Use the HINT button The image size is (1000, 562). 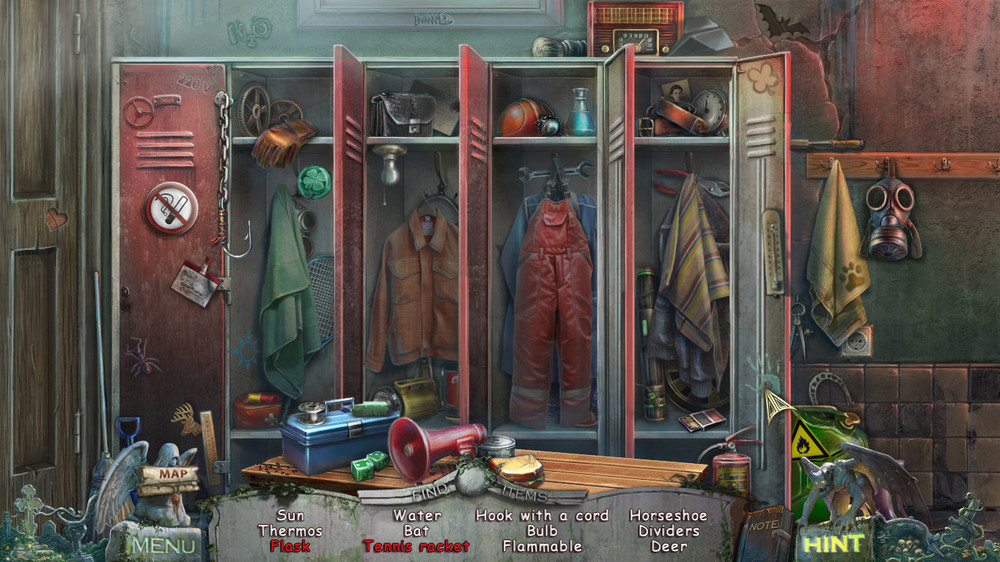(832, 544)
